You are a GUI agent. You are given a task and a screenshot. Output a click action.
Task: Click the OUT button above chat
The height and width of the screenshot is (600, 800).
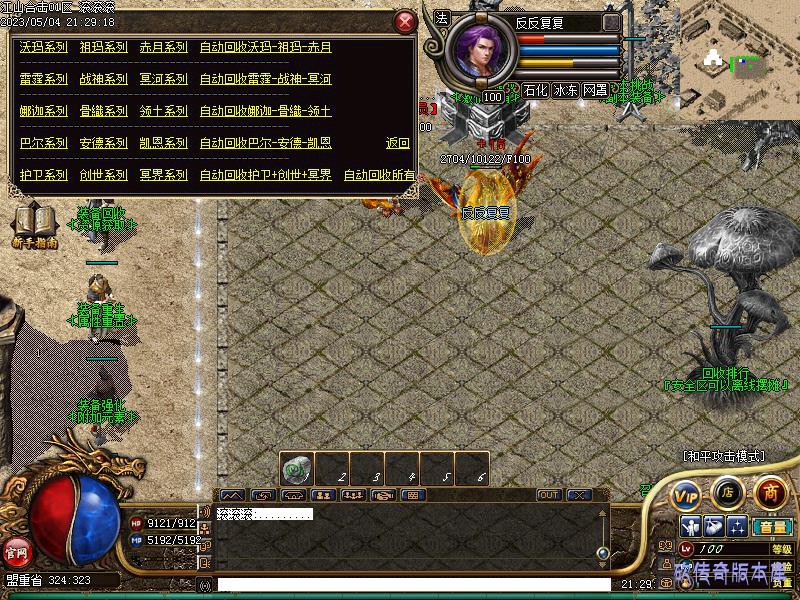[549, 495]
